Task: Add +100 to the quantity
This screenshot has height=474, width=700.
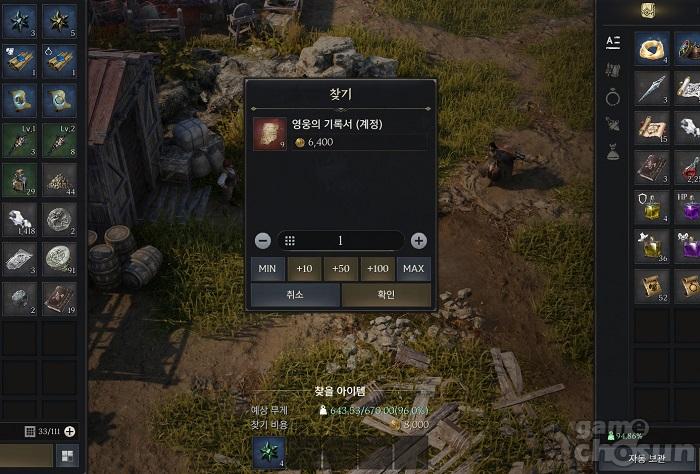Action: point(377,269)
